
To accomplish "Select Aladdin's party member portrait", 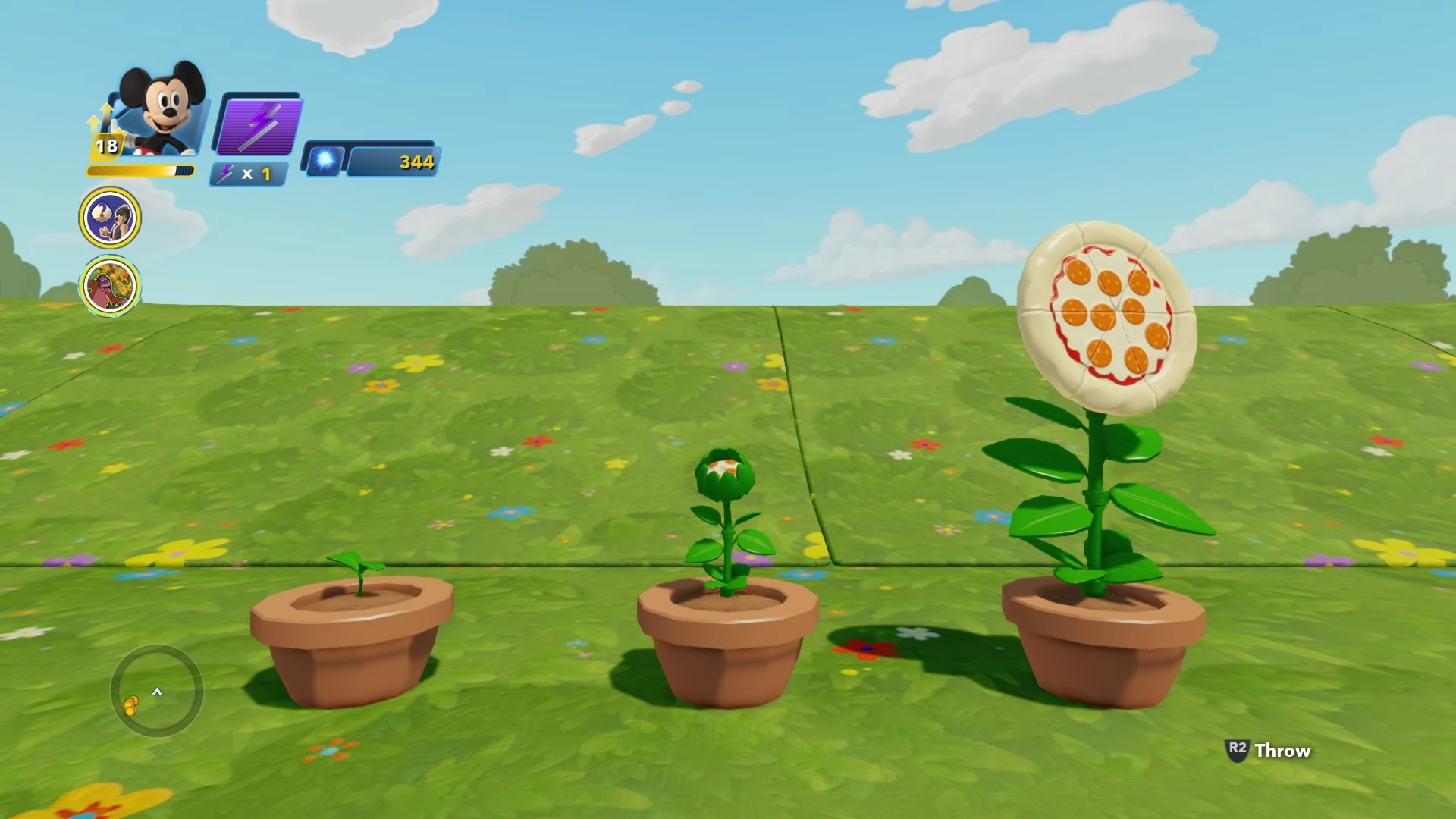I will point(111,217).
